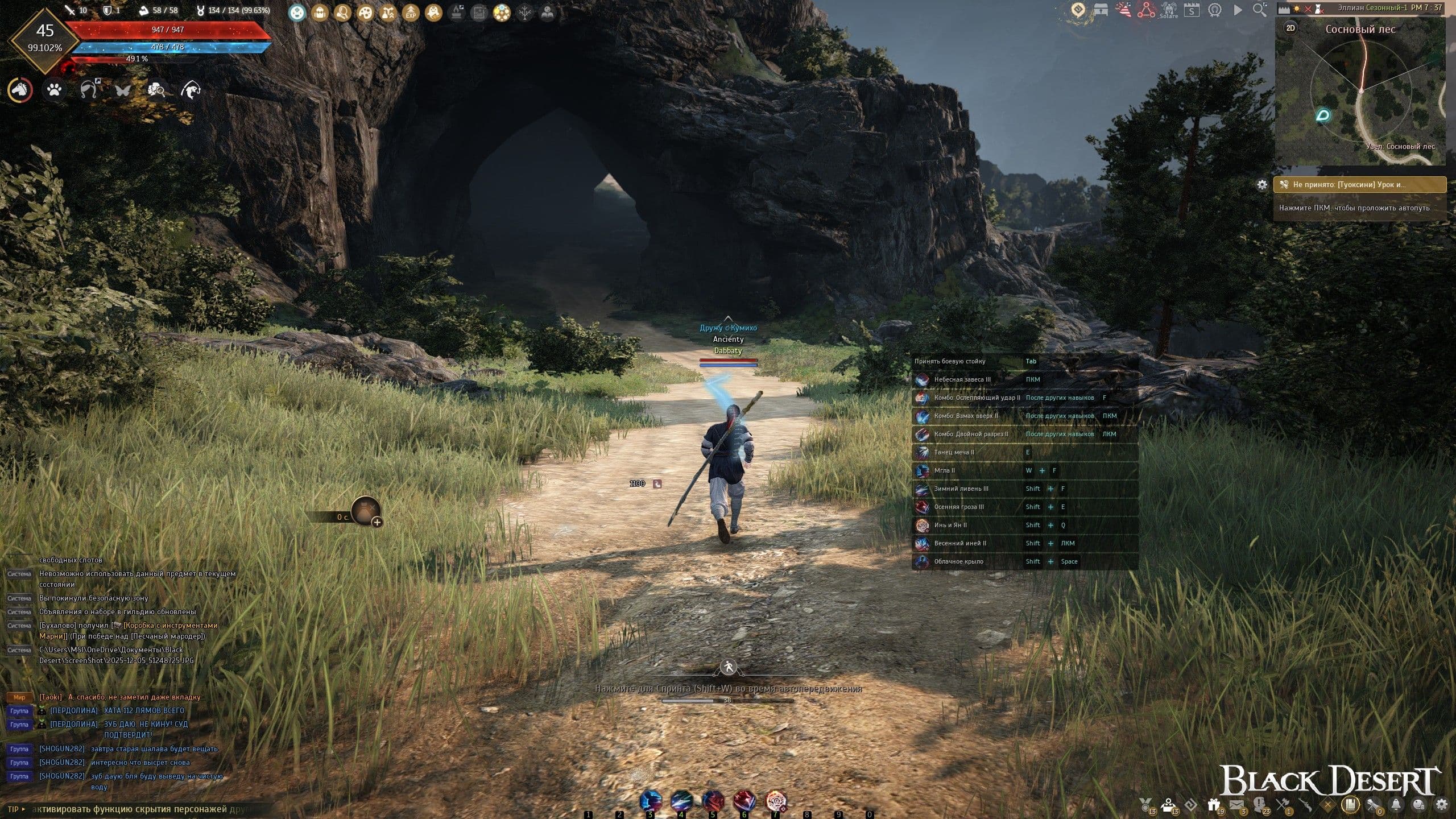Image resolution: width=1456 pixels, height=819 pixels.
Task: Click the notification bell icon
Action: 1396,804
